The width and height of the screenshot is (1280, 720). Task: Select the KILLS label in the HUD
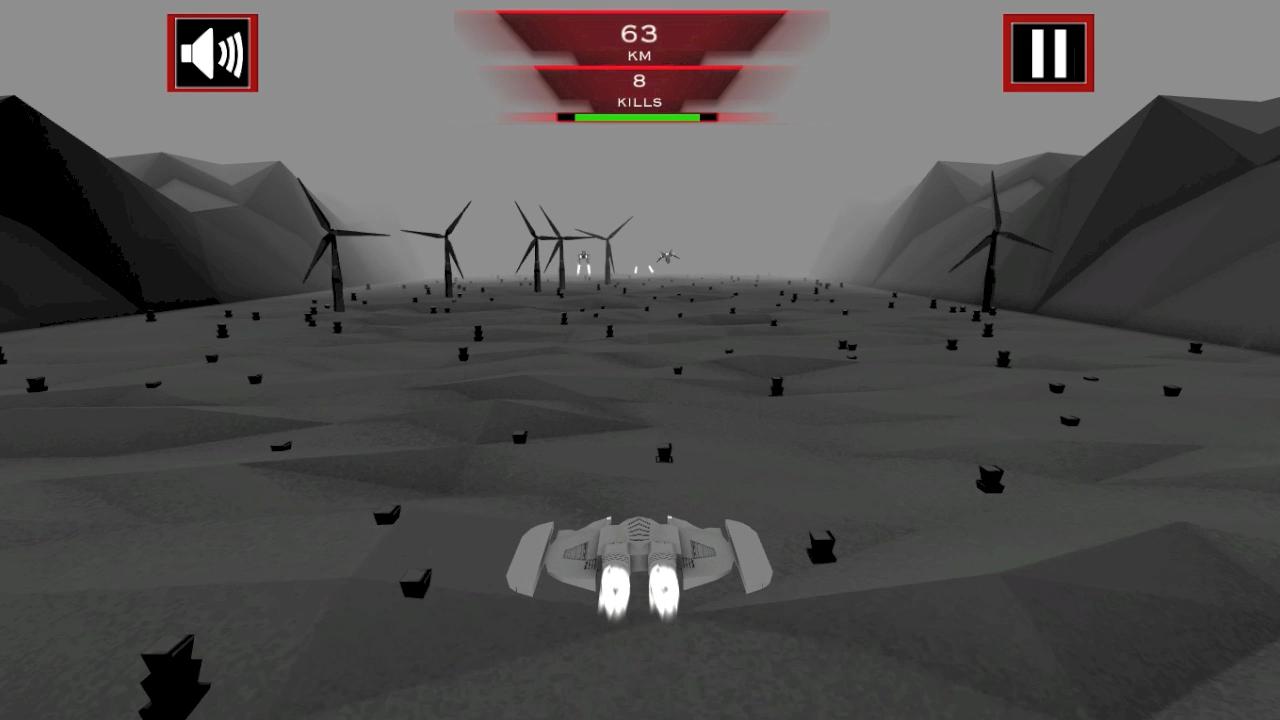[640, 100]
